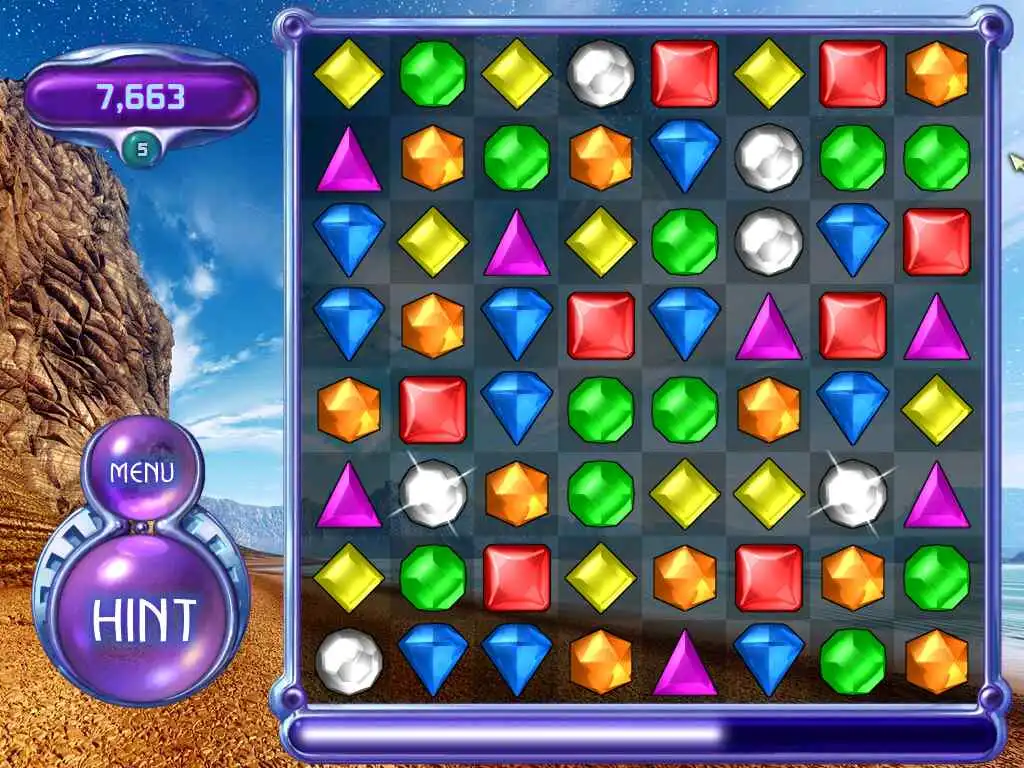The height and width of the screenshot is (768, 1024).
Task: Click the only white gem in the top row
Action: tap(600, 74)
